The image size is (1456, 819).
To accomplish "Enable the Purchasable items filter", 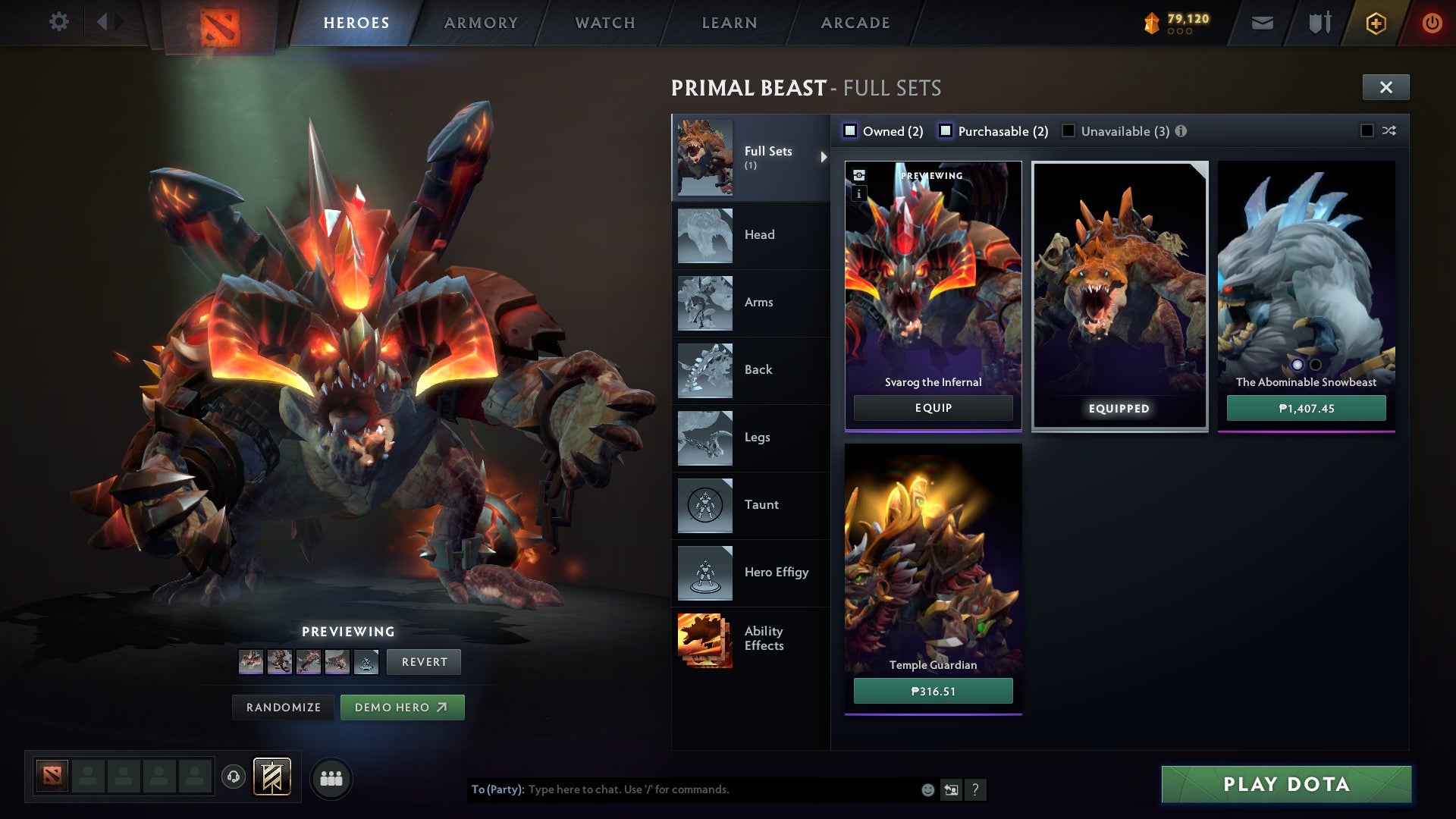I will [945, 130].
